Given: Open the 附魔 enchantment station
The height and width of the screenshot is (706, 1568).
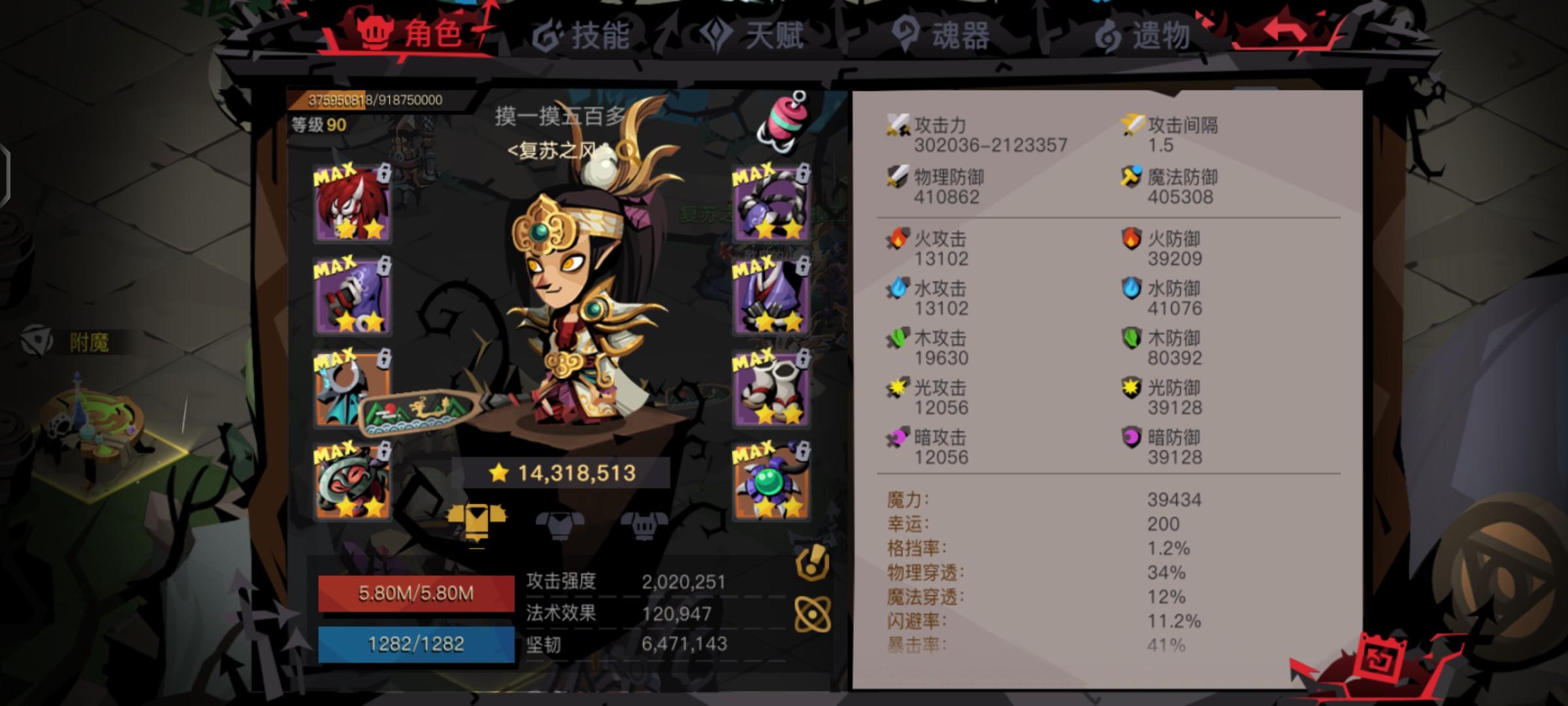Looking at the screenshot, I should tap(88, 339).
